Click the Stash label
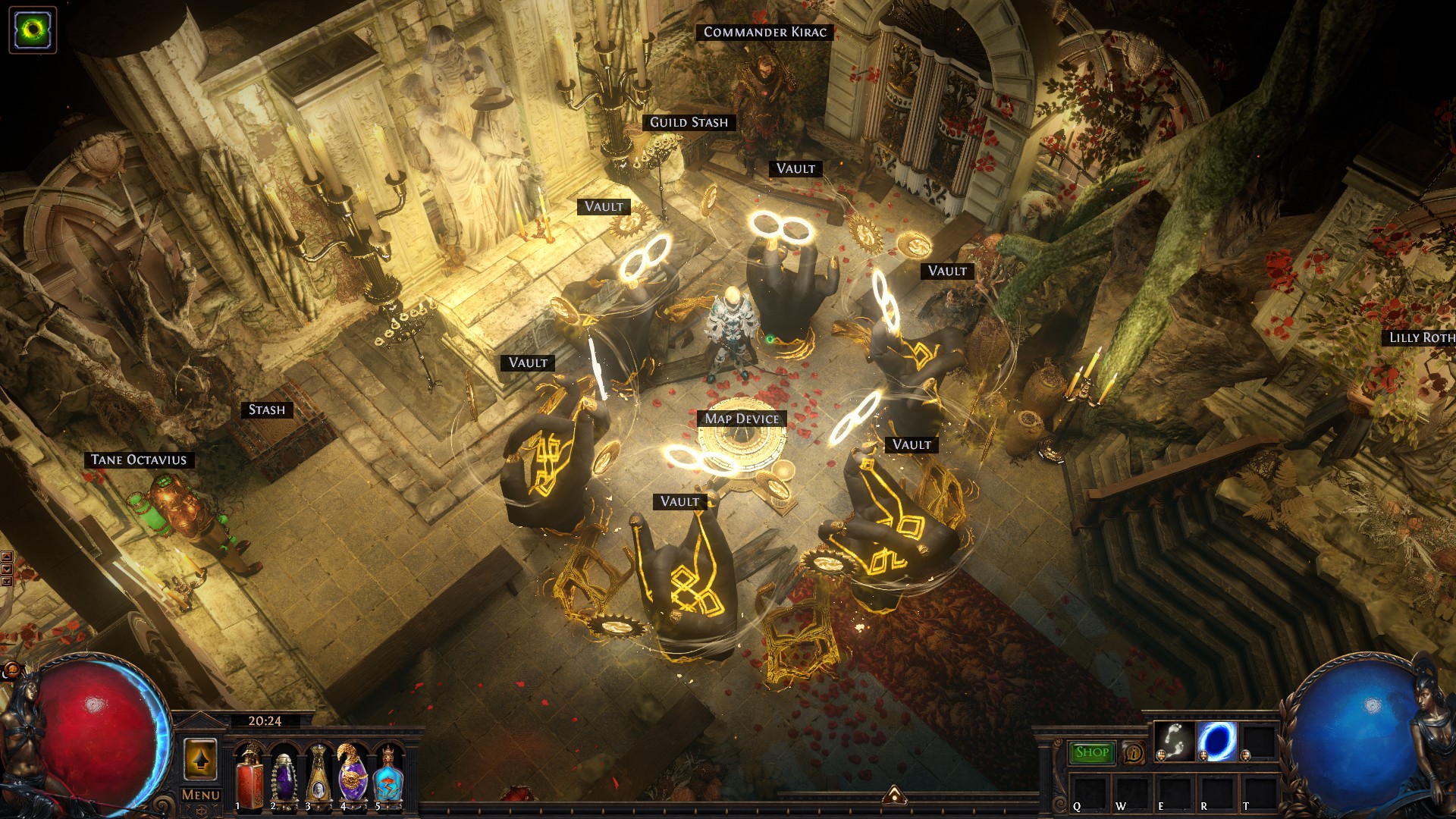The height and width of the screenshot is (819, 1456). 267,410
